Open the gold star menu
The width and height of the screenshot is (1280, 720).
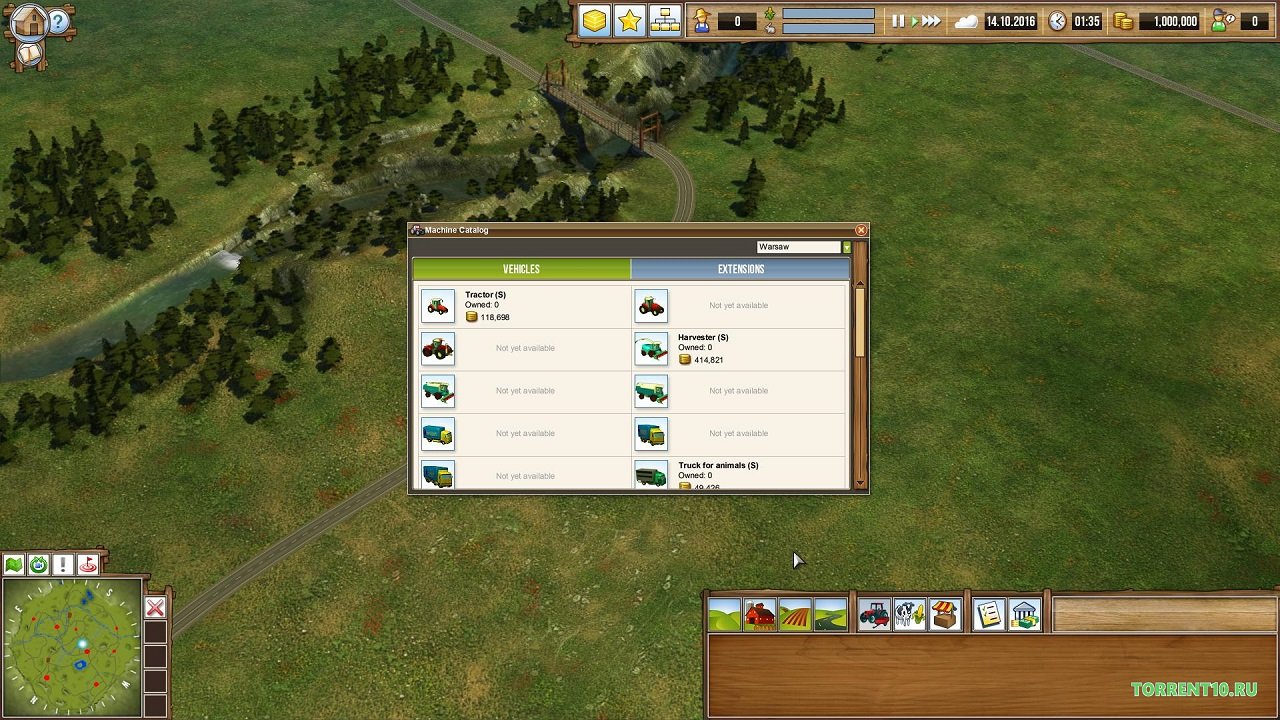click(x=629, y=21)
